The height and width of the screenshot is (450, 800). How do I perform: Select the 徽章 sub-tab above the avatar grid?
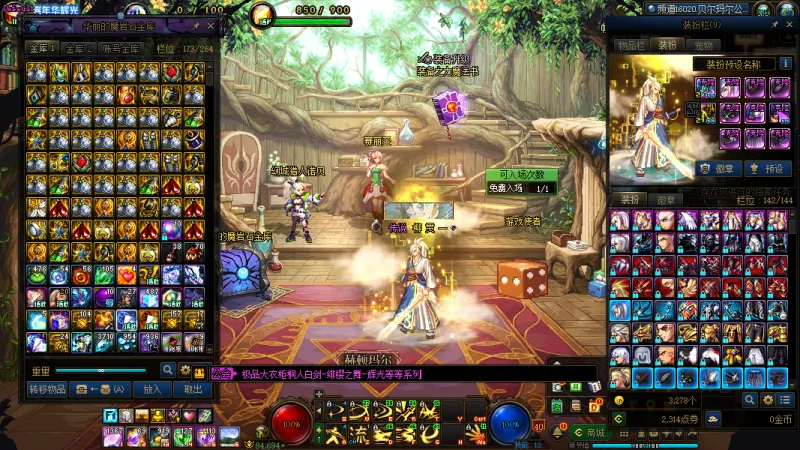pos(664,199)
